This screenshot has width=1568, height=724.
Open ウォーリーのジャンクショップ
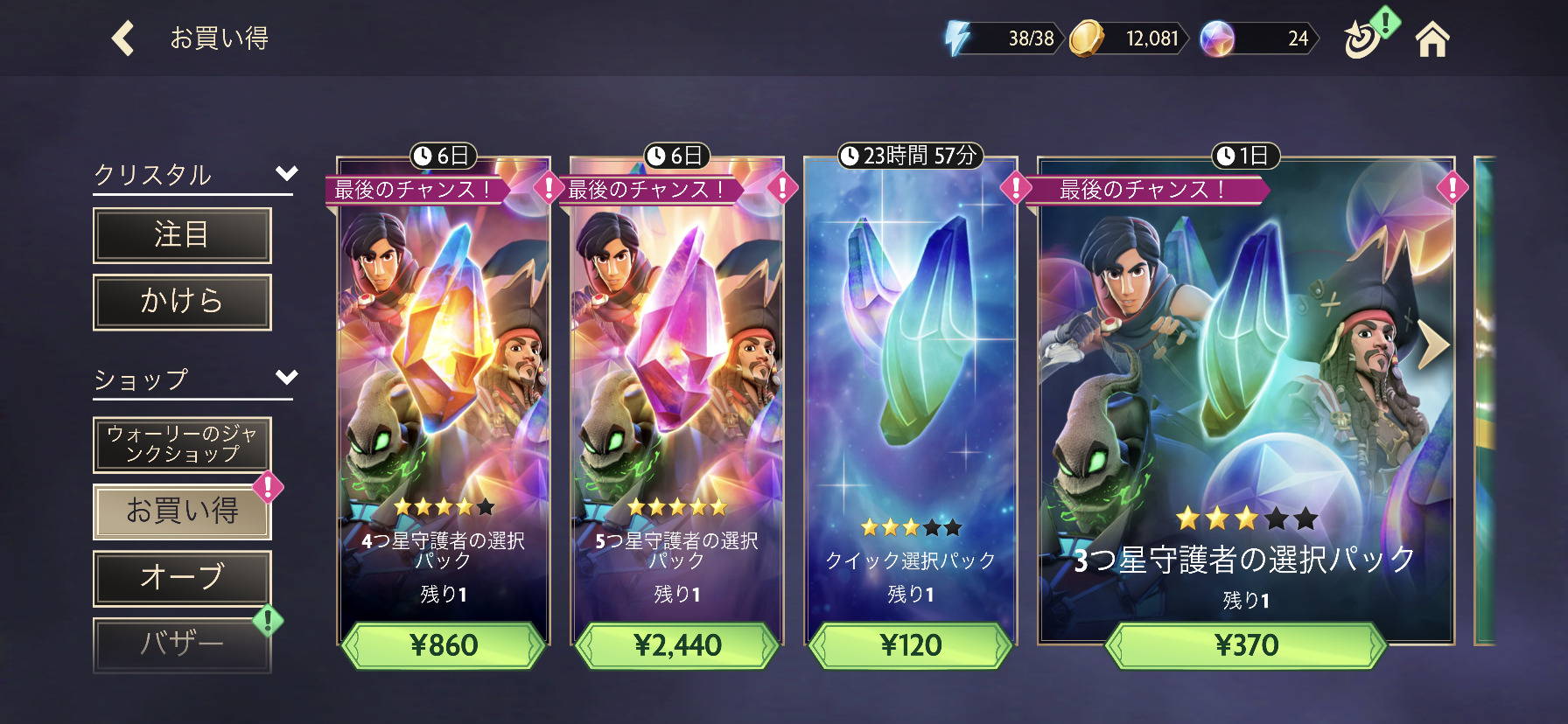pos(182,444)
